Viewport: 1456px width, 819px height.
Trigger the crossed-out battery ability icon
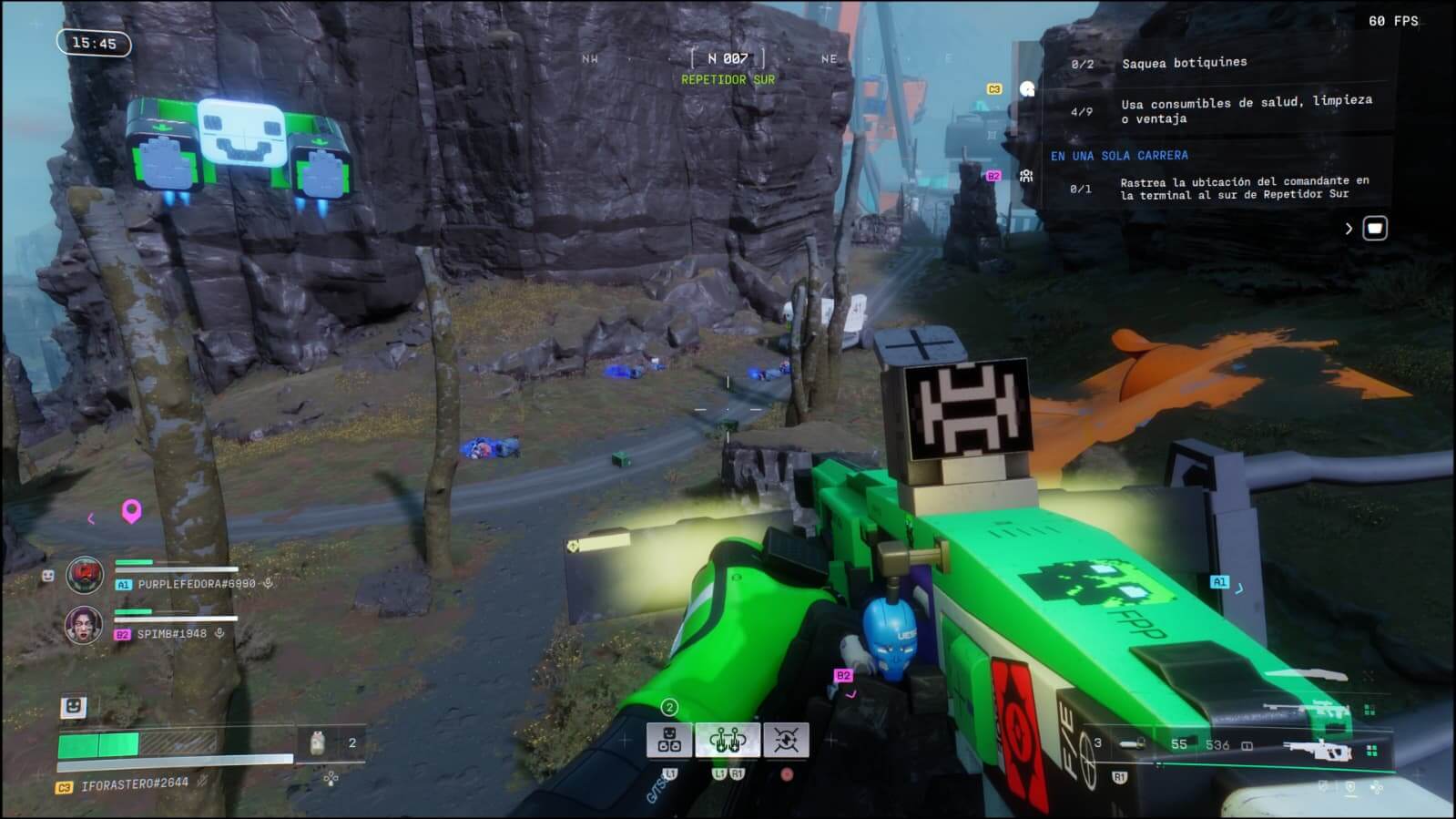[x=786, y=740]
